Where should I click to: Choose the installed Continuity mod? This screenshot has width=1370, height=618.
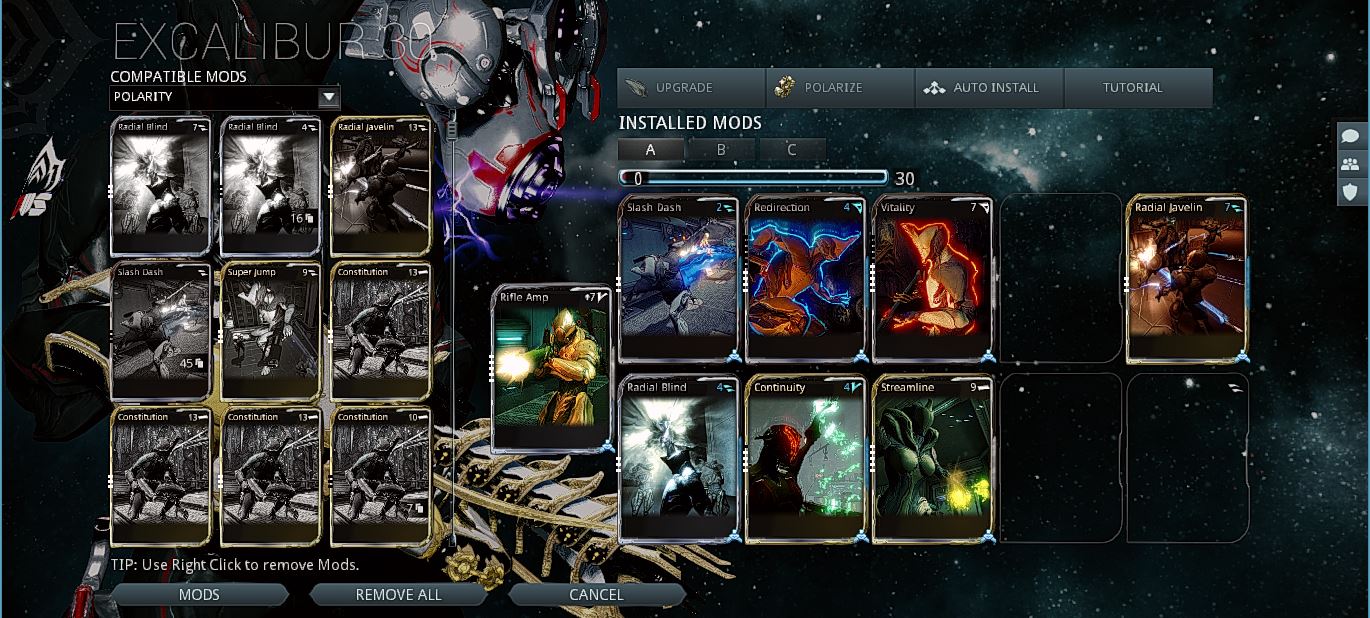click(805, 458)
